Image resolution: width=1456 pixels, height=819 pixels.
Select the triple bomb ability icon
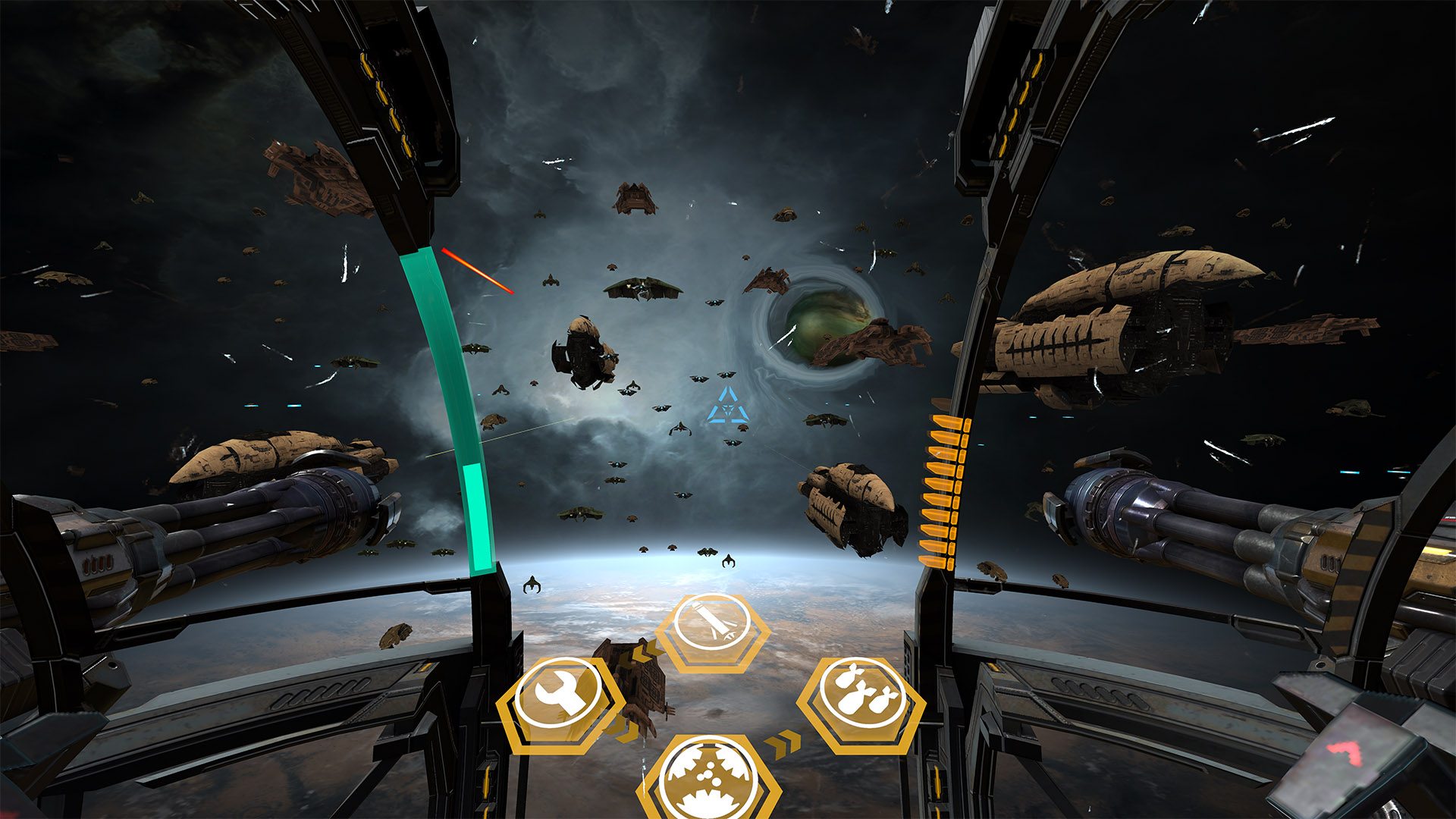pos(862,695)
